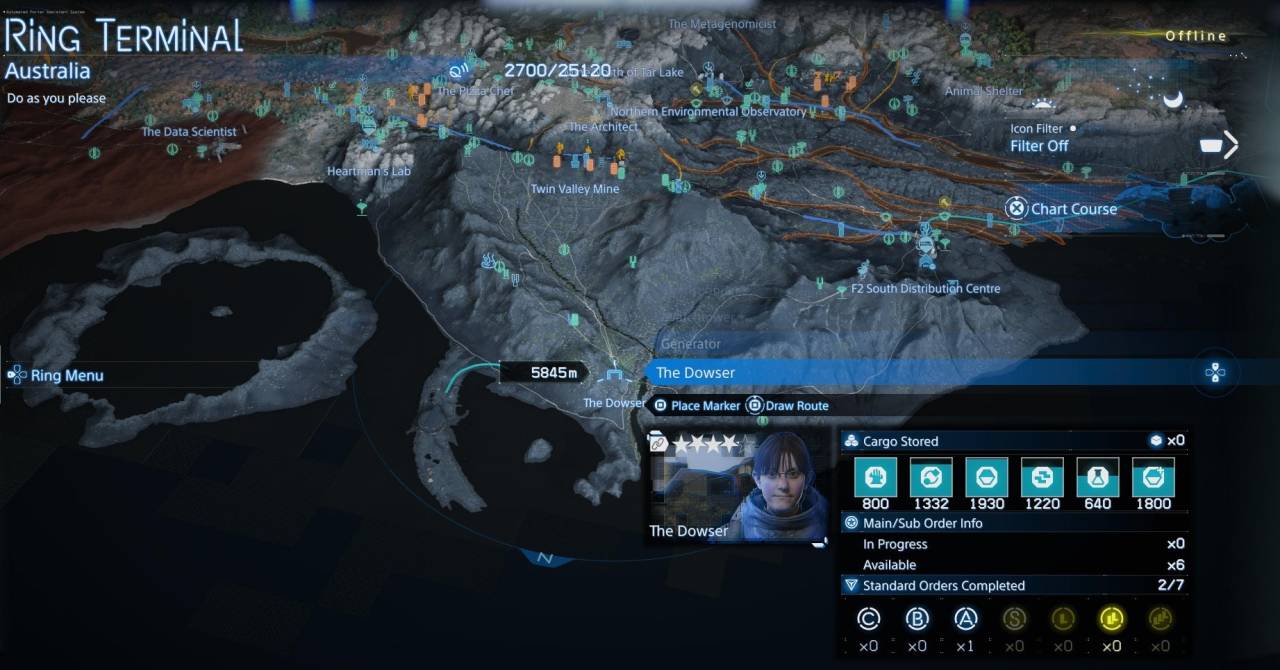
Task: Select the cargo material icon showing 1220
Action: [x=1042, y=479]
